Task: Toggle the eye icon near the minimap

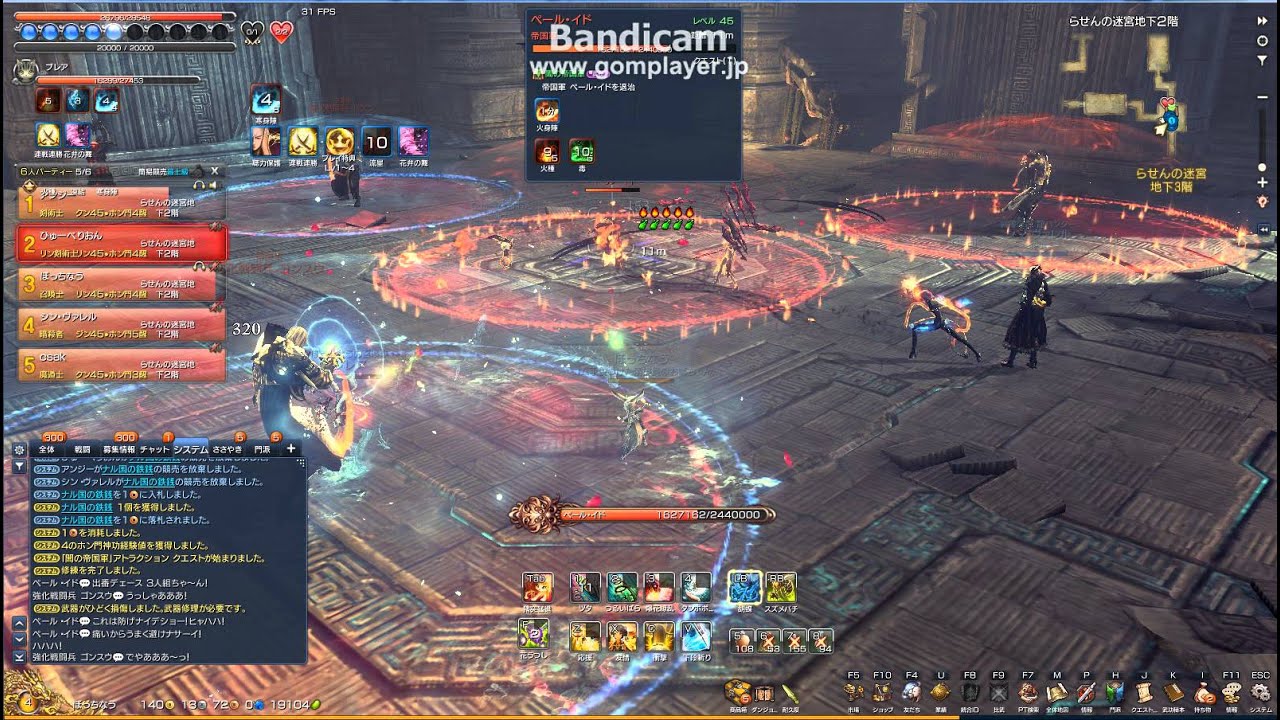Action: 1262,41
